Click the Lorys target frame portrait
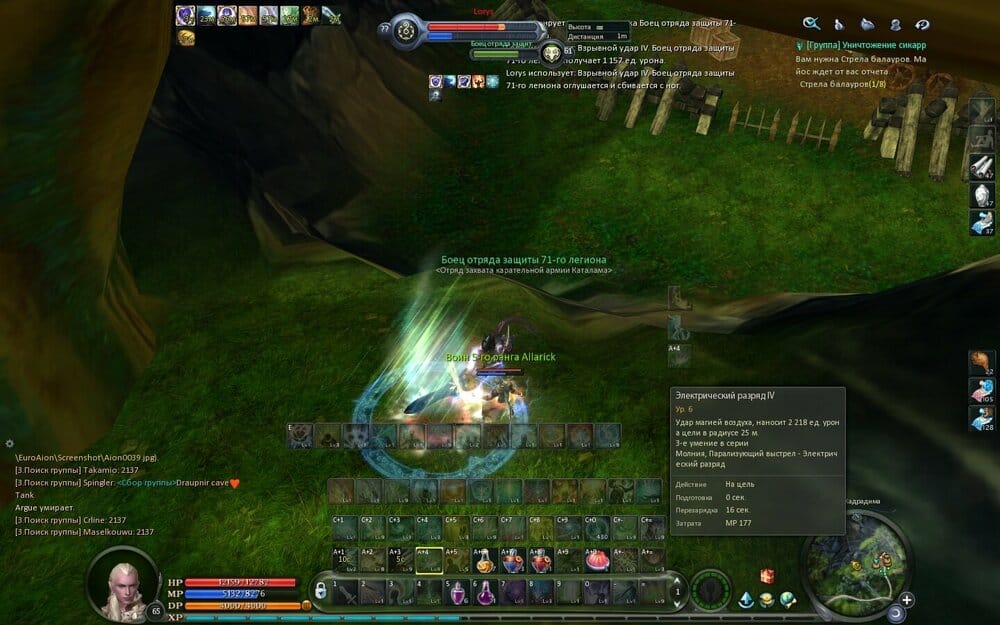This screenshot has width=1000, height=625. click(x=405, y=31)
